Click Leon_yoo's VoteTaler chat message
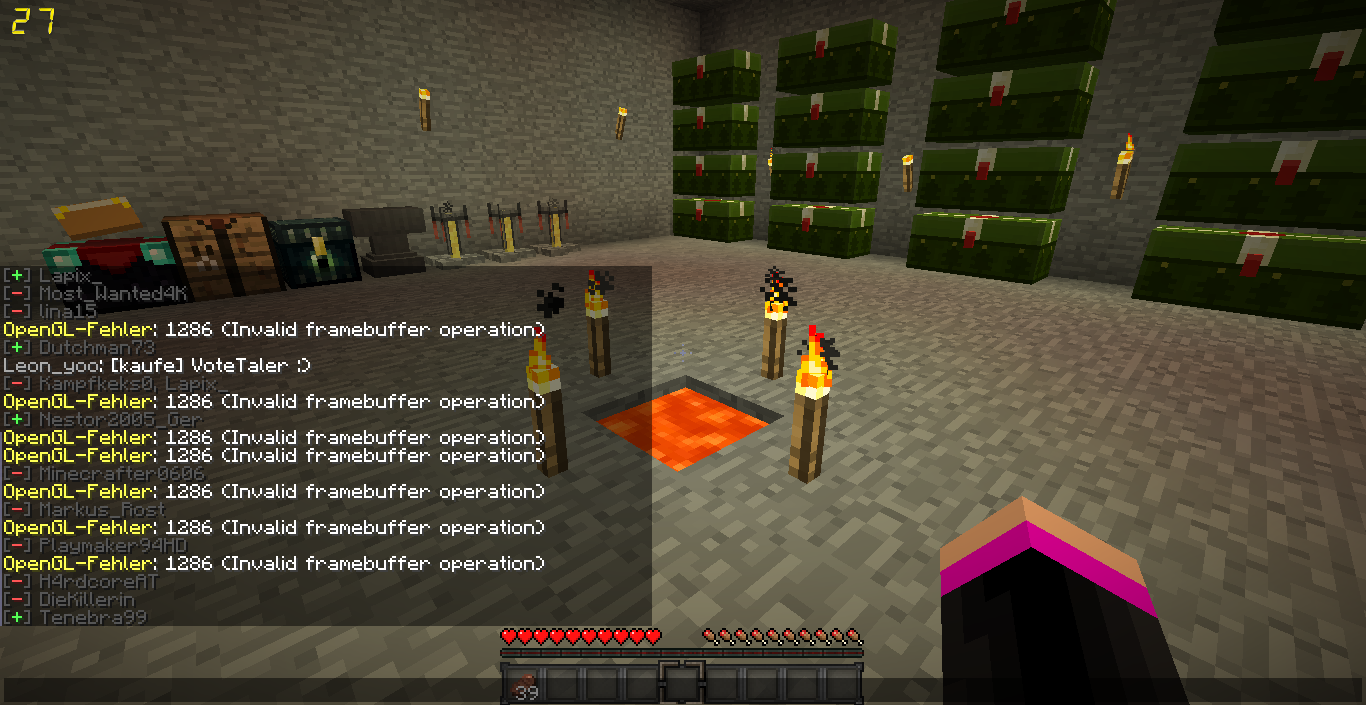This screenshot has width=1366, height=705. point(157,366)
